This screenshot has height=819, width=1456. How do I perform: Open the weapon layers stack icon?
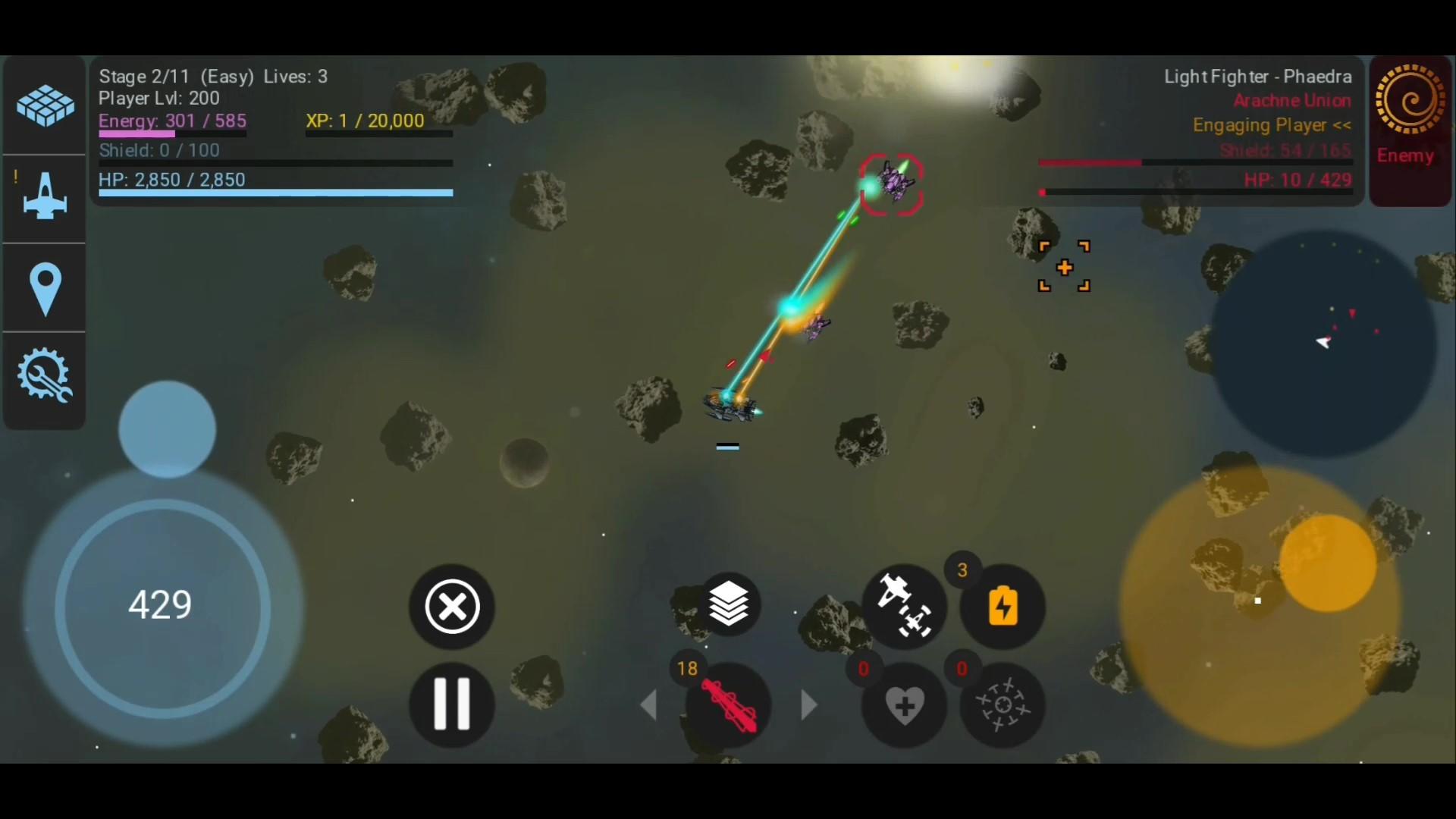point(728,604)
